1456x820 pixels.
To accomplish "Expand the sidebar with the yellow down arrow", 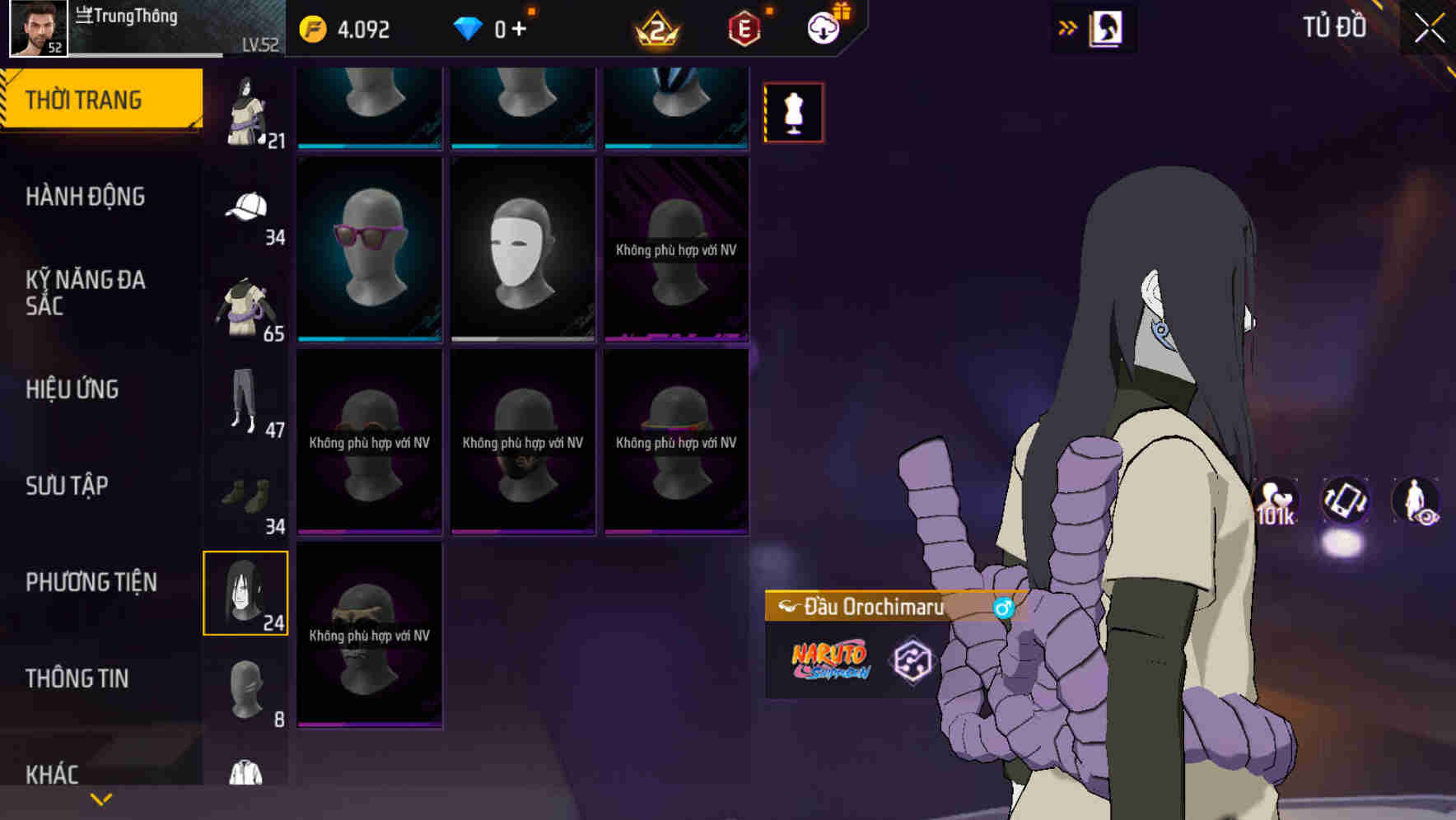I will [x=100, y=798].
